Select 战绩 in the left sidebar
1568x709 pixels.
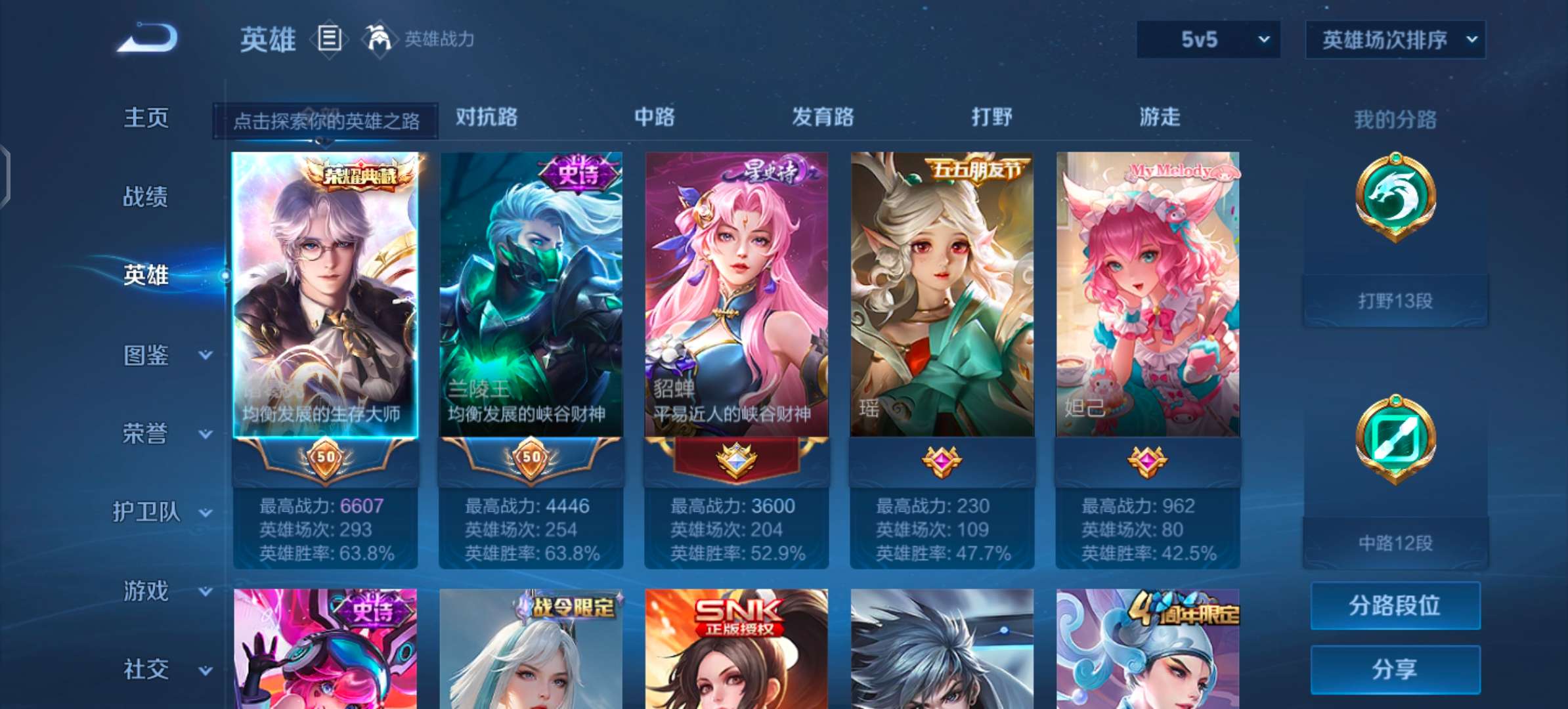click(x=146, y=197)
